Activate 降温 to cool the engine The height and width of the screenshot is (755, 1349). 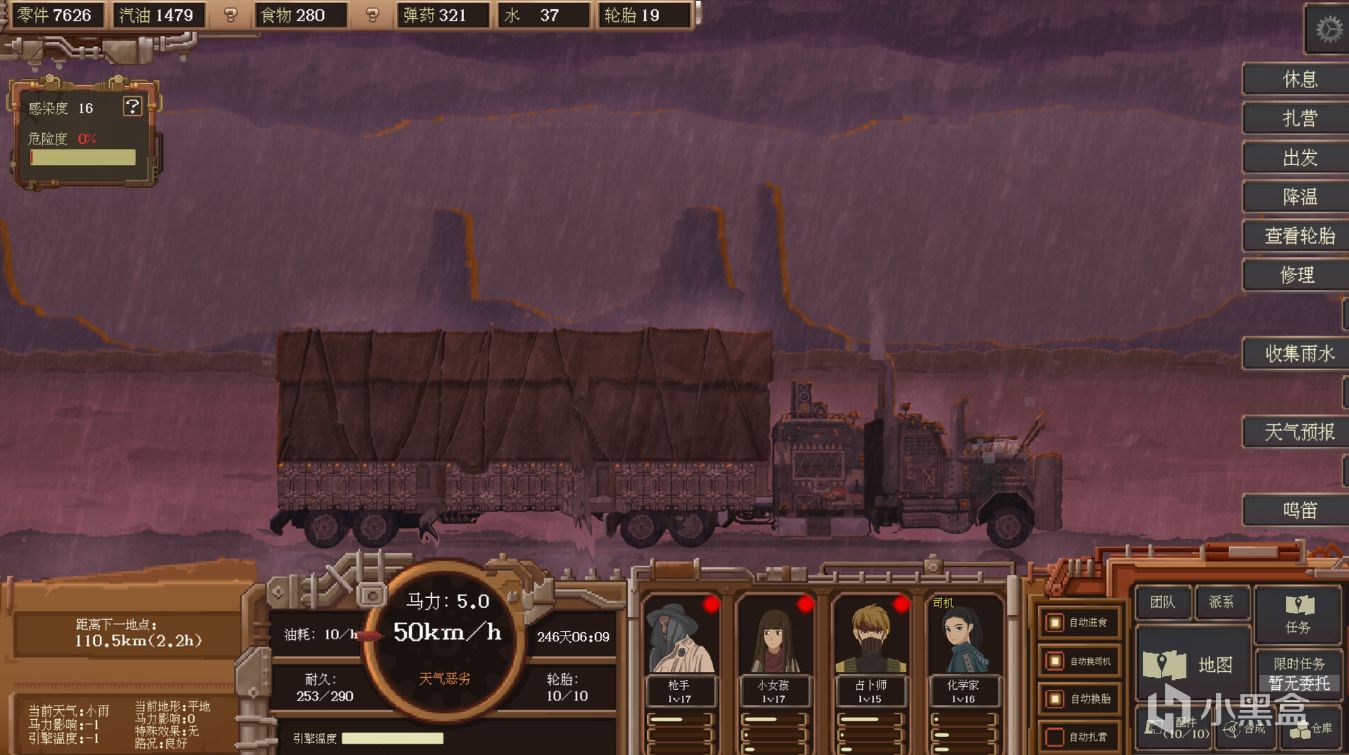point(1299,197)
